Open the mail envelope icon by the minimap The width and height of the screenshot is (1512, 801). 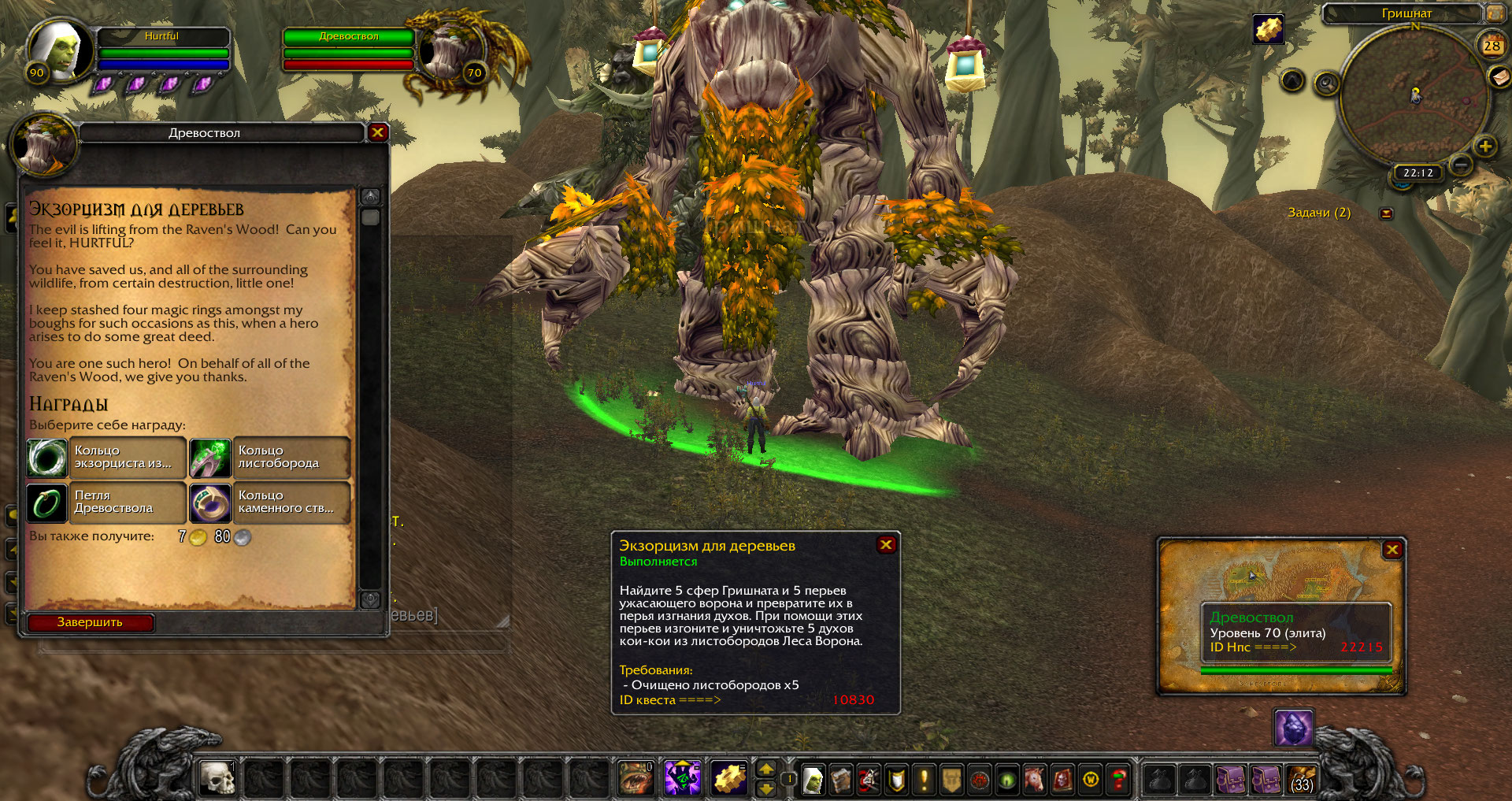pyautogui.click(x=1499, y=76)
